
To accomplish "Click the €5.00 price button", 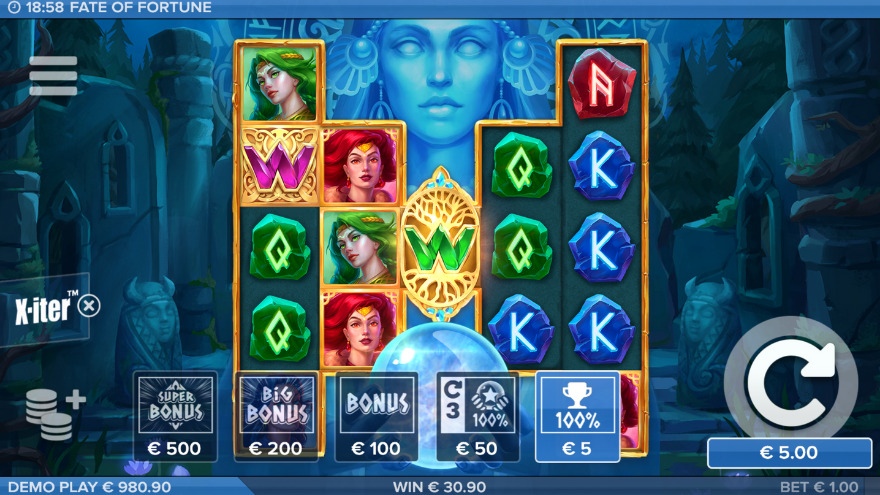I will click(790, 452).
